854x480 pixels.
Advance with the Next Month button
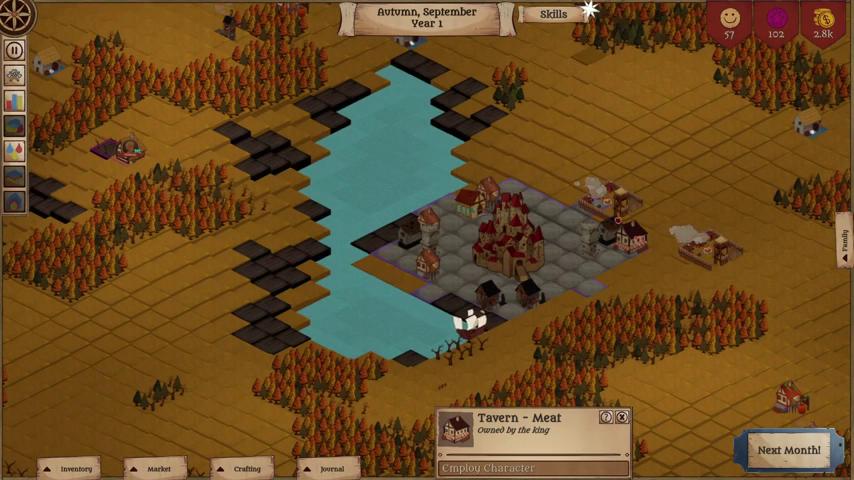point(788,450)
